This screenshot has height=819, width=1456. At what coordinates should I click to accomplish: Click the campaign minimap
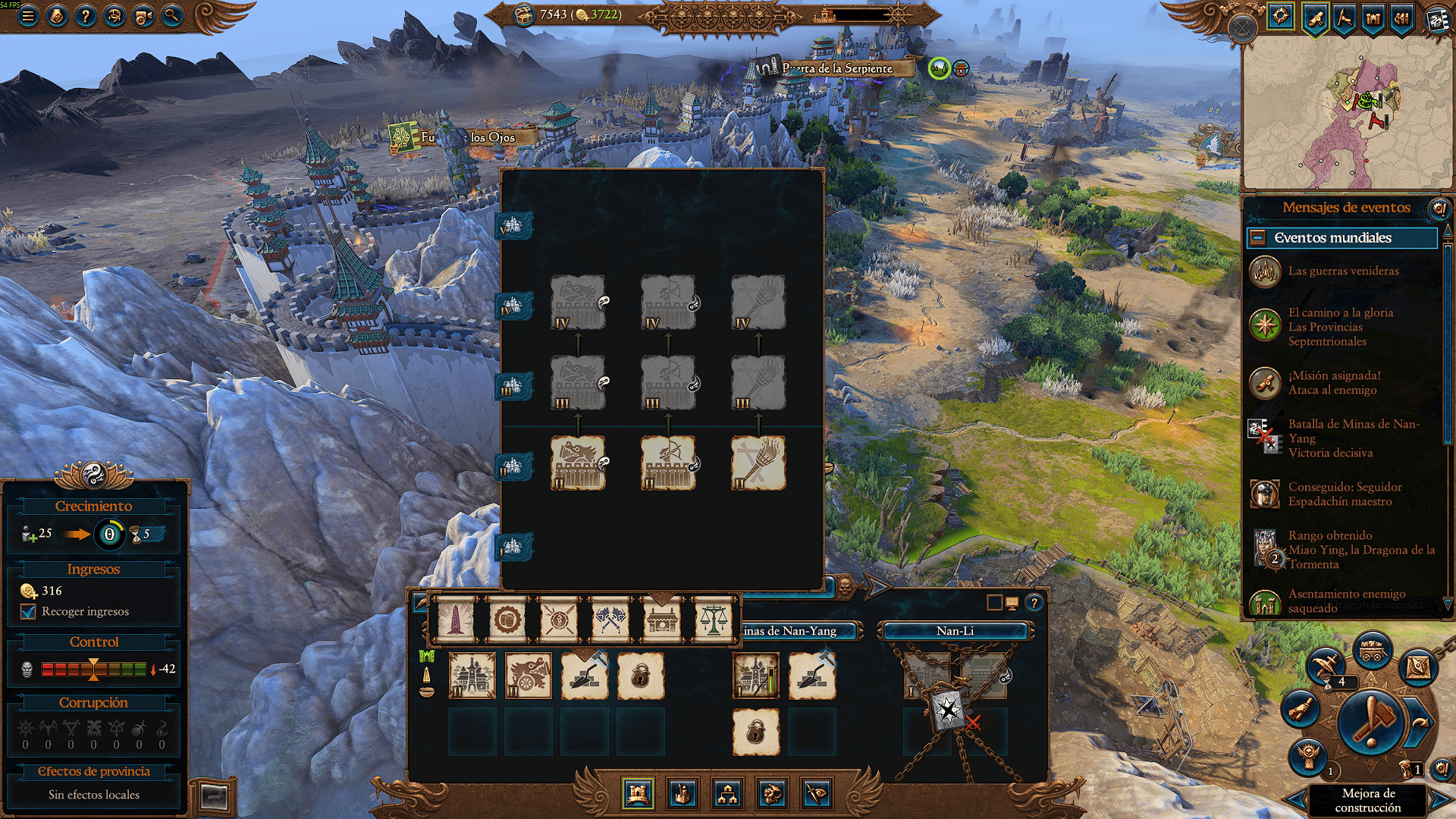1347,114
